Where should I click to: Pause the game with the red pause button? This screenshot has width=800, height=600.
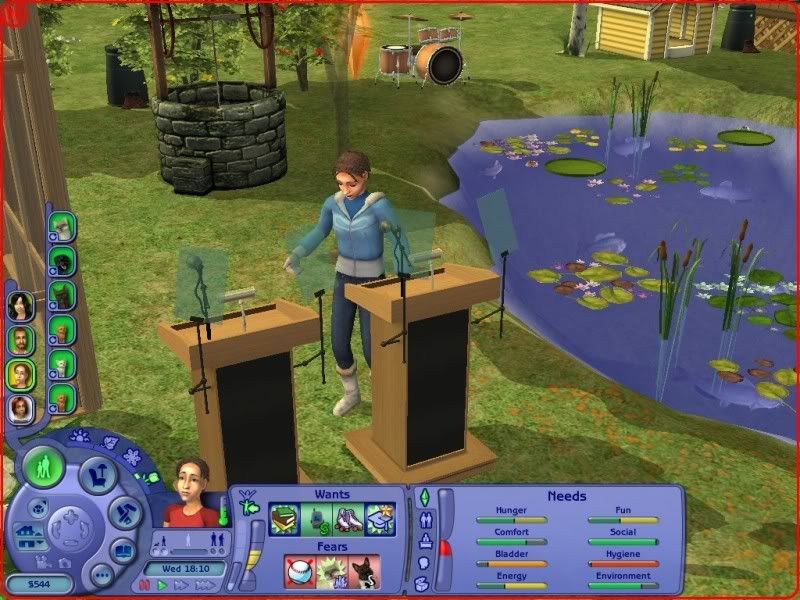(145, 584)
